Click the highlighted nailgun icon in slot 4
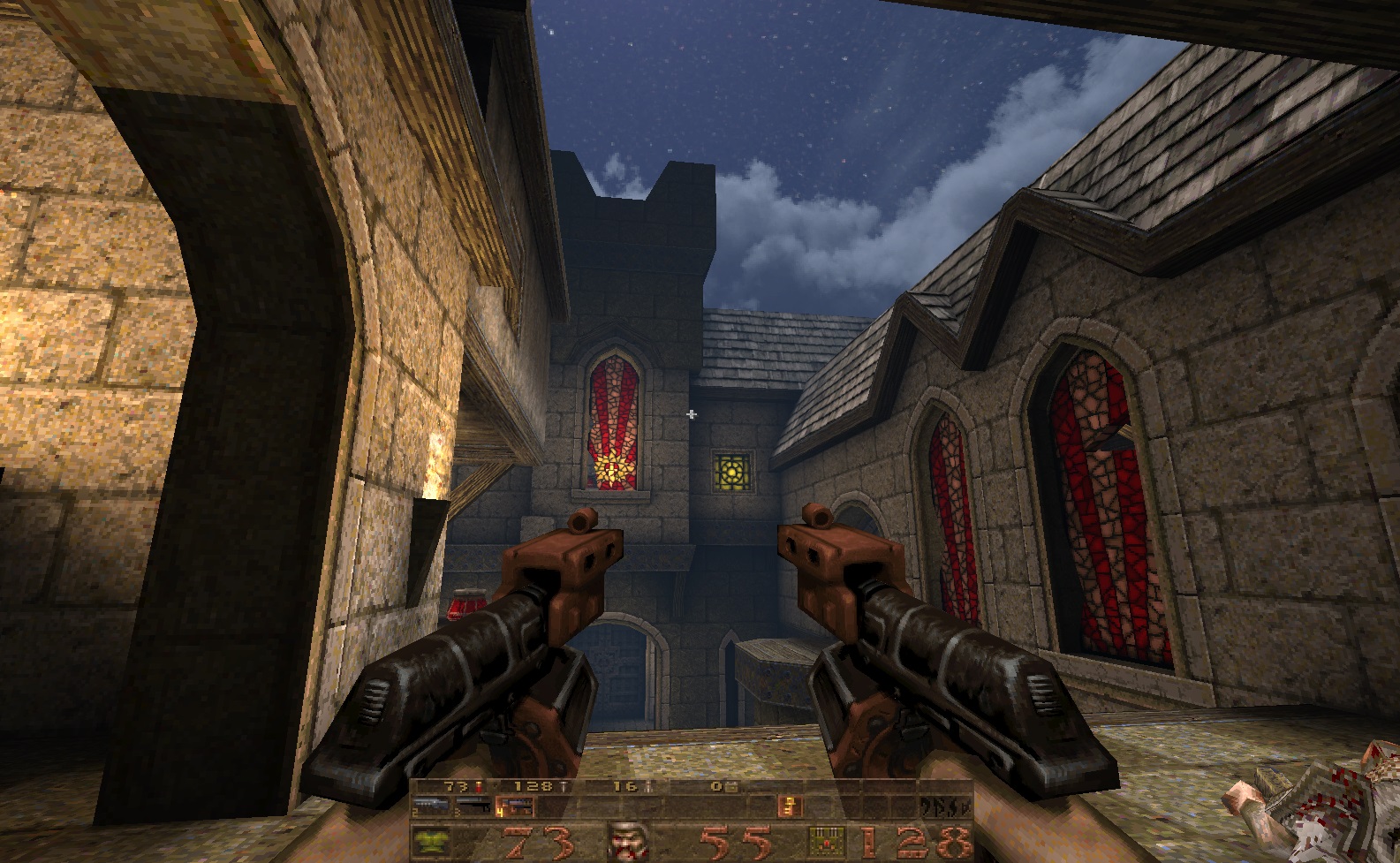 coord(515,808)
